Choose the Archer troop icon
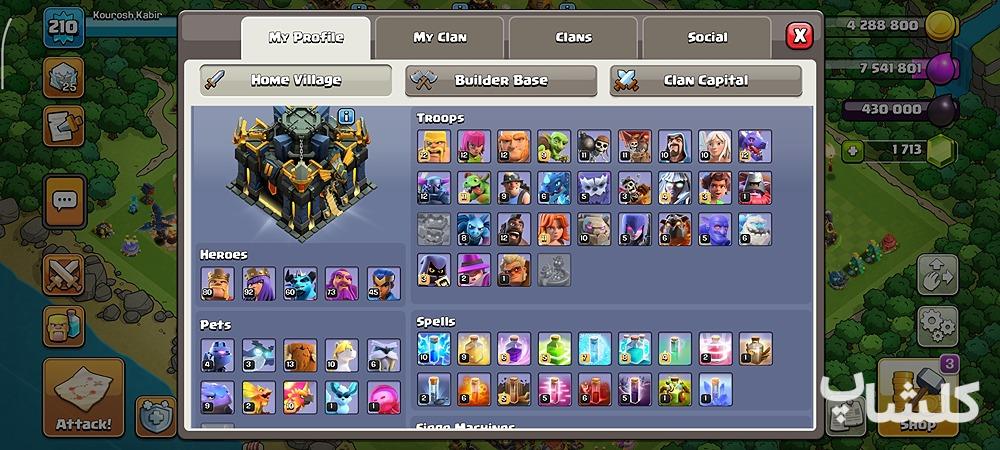The height and width of the screenshot is (450, 1000). click(x=473, y=146)
